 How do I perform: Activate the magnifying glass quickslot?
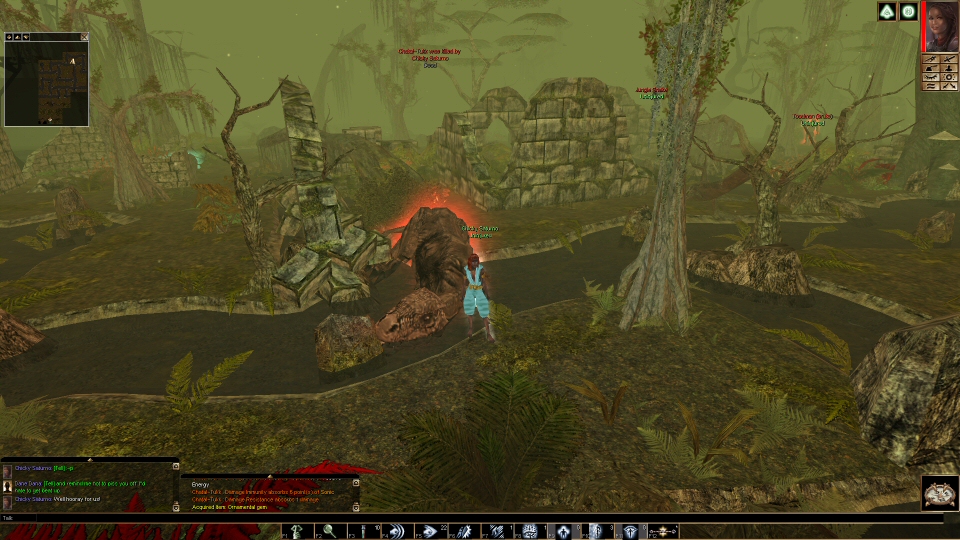tap(329, 531)
